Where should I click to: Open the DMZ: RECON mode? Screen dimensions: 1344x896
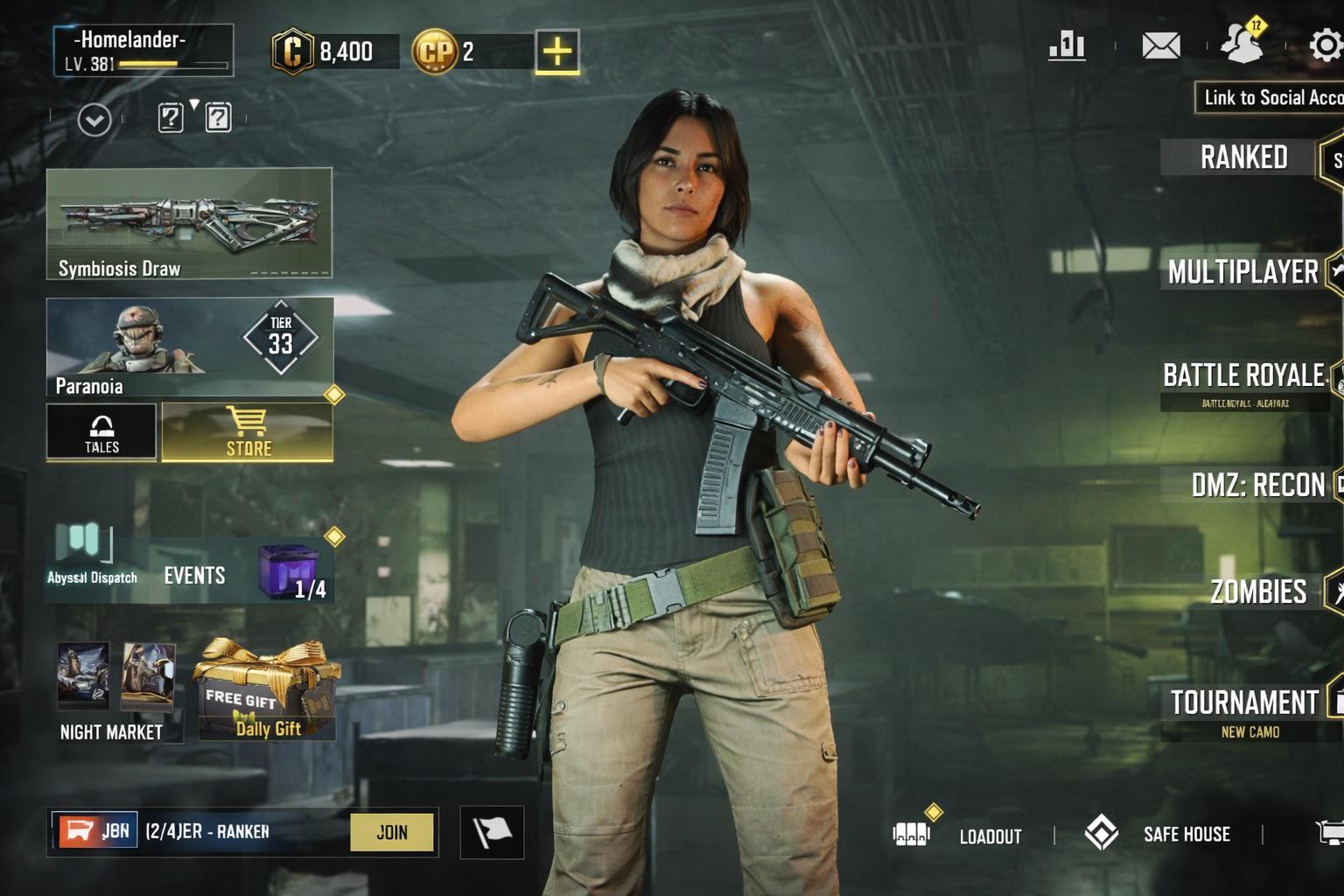point(1257,485)
